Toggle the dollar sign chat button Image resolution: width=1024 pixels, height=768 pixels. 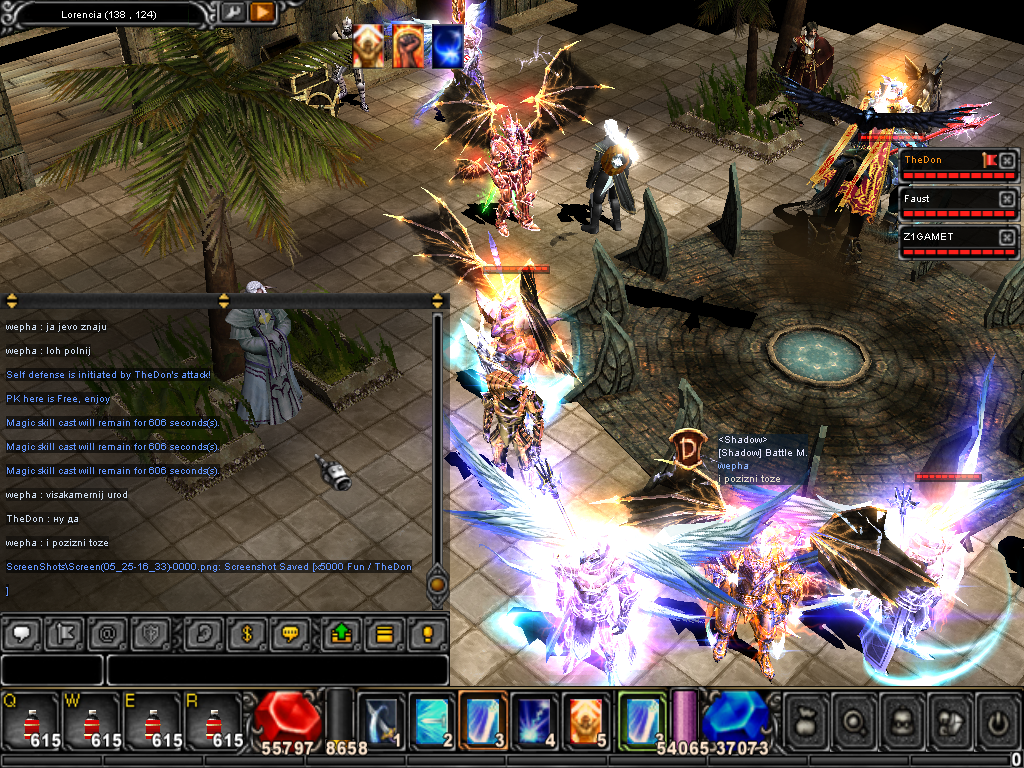pyautogui.click(x=247, y=633)
